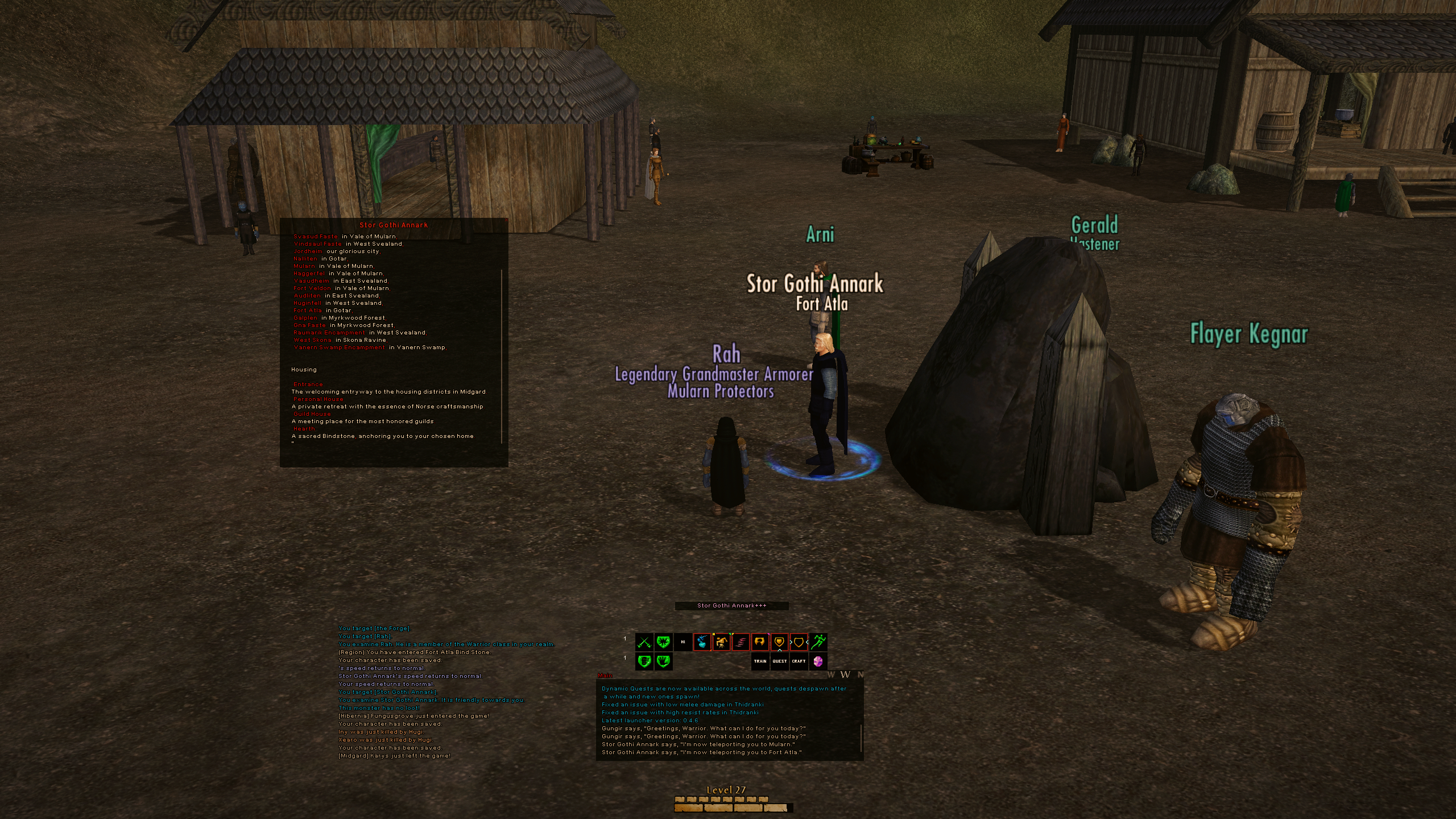Use the pink gem hotbar item
This screenshot has height=819, width=1456.
coord(818,661)
